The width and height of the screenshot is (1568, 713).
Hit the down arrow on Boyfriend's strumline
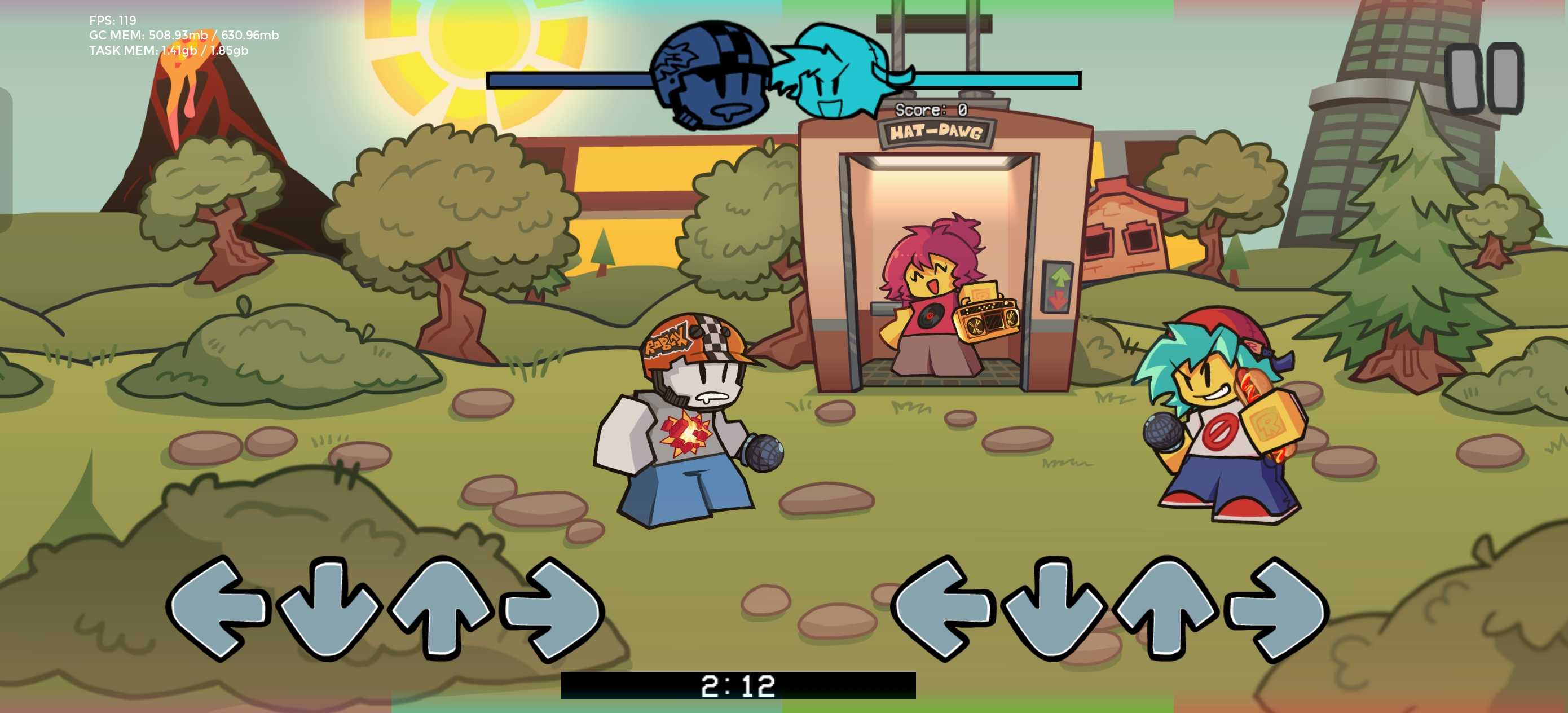(x=1052, y=609)
